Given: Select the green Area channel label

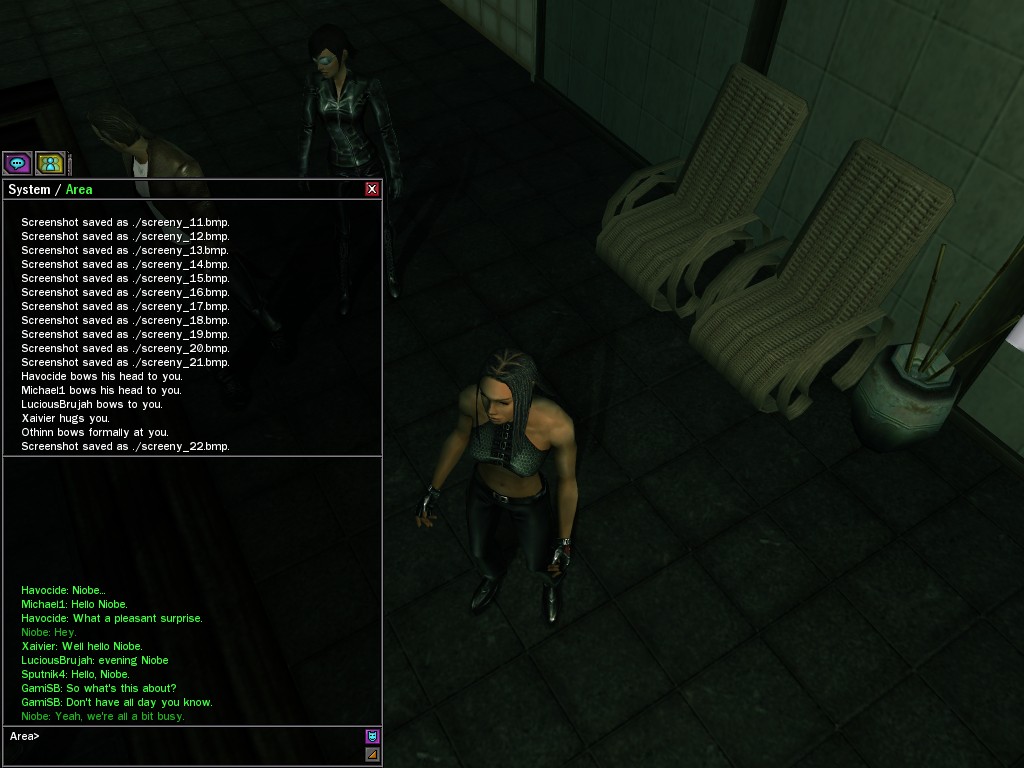Looking at the screenshot, I should pyautogui.click(x=79, y=190).
